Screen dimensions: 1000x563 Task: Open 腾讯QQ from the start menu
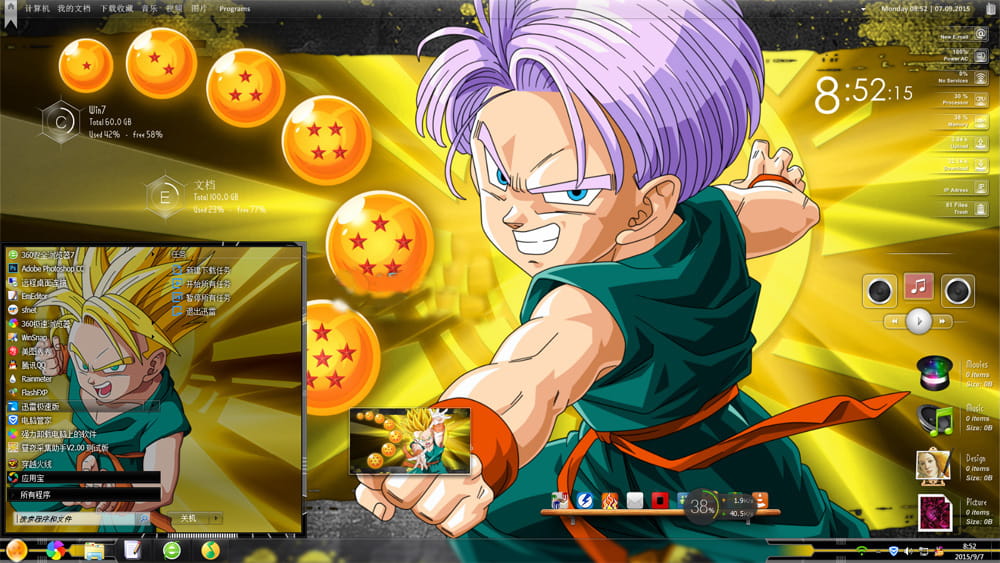(x=35, y=365)
